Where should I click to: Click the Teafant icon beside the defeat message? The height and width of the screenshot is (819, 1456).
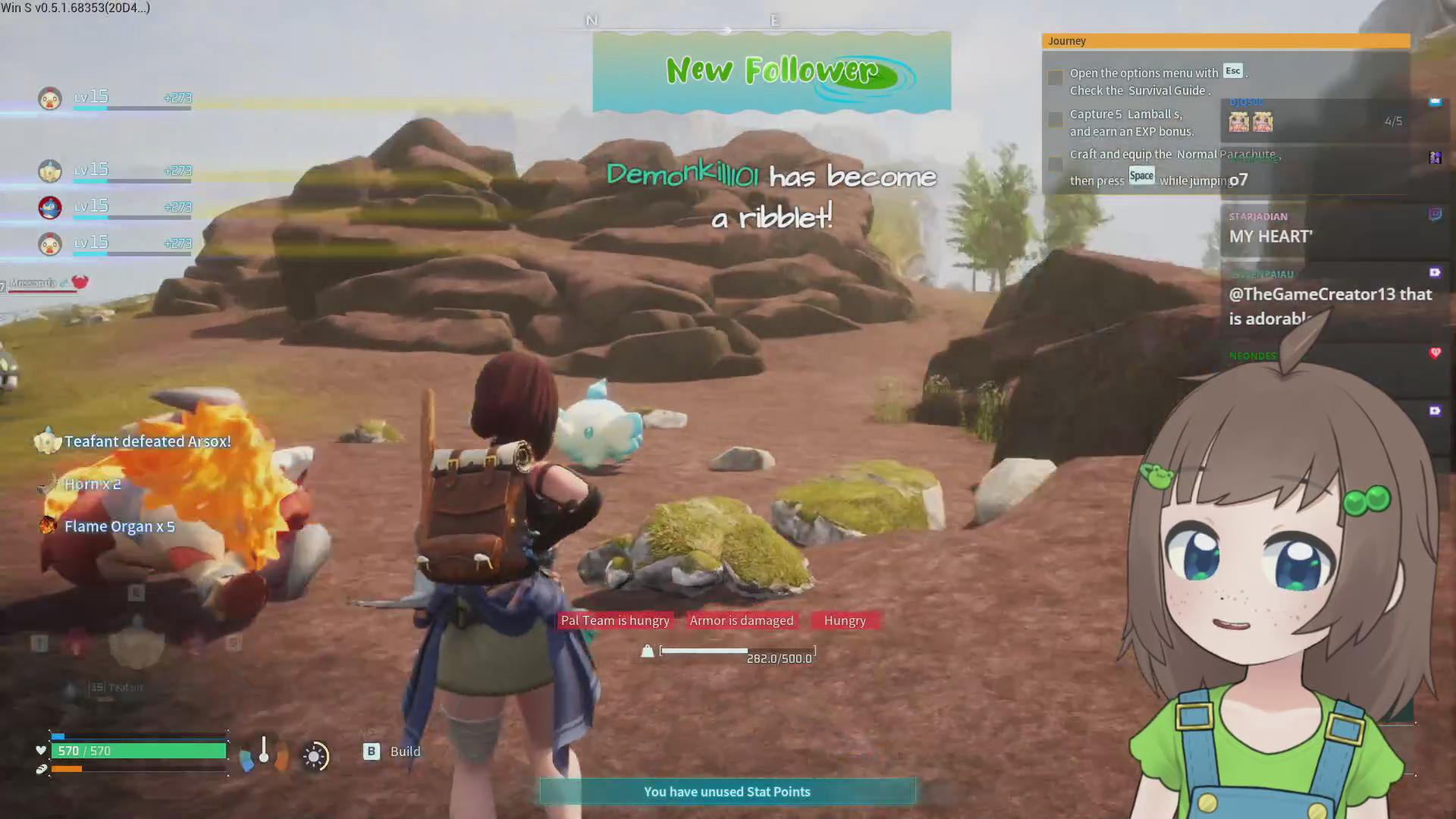click(x=48, y=441)
